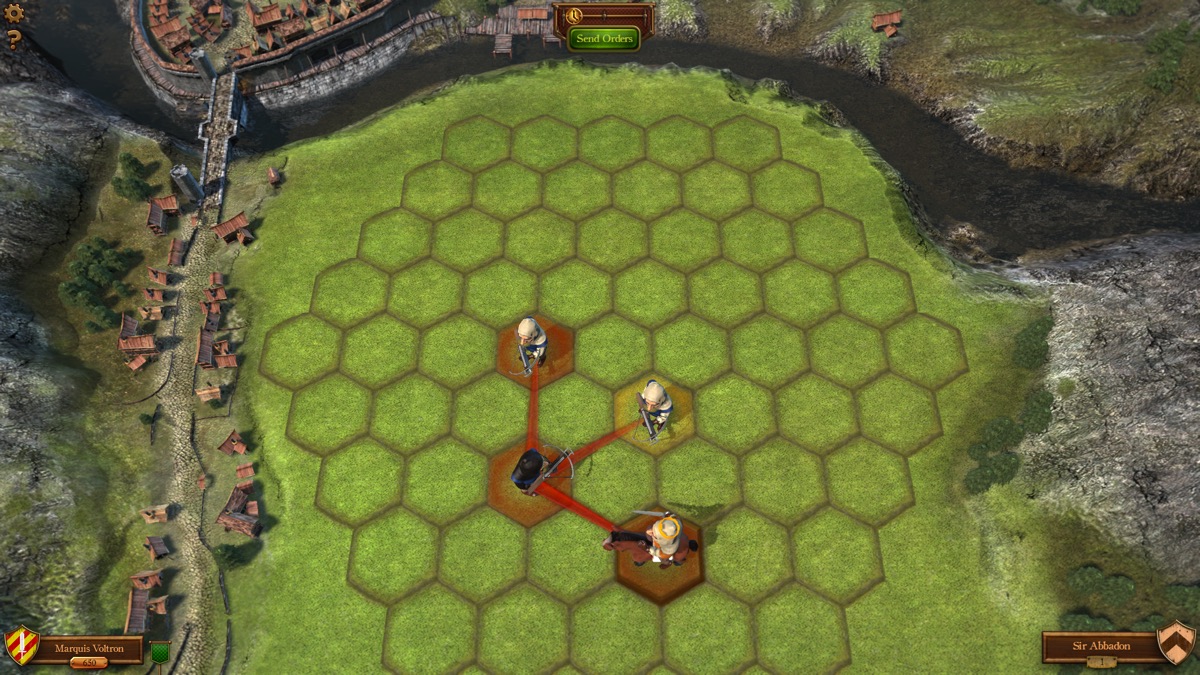Open the Marquis Voltron player nameplate

click(x=89, y=648)
